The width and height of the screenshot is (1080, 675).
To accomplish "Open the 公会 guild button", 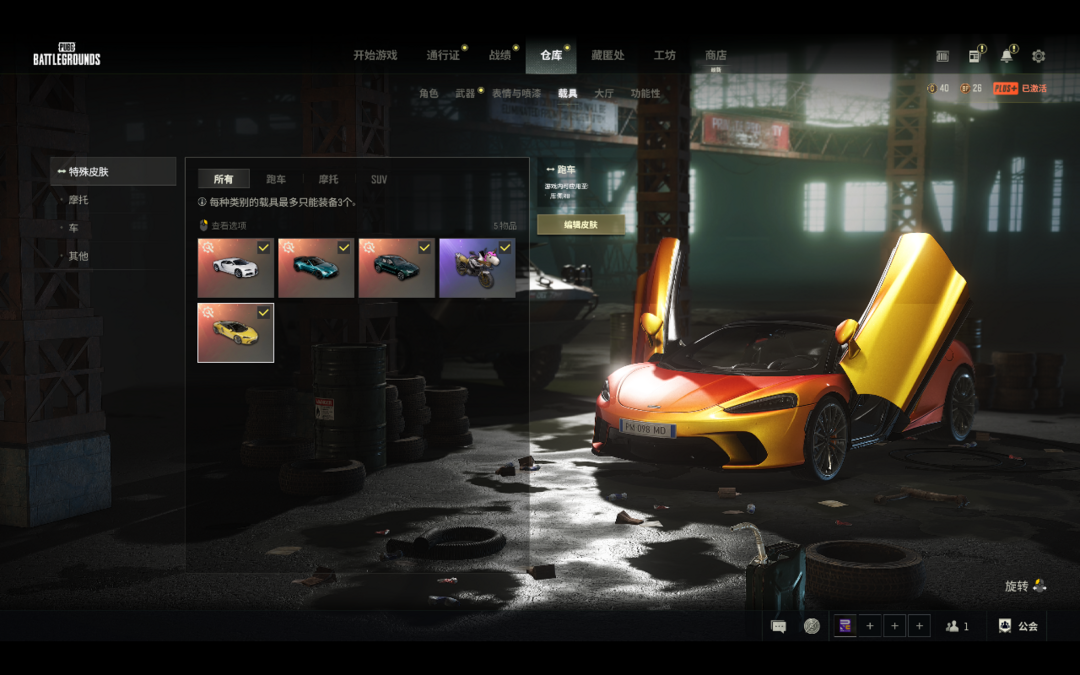I will click(x=1018, y=626).
